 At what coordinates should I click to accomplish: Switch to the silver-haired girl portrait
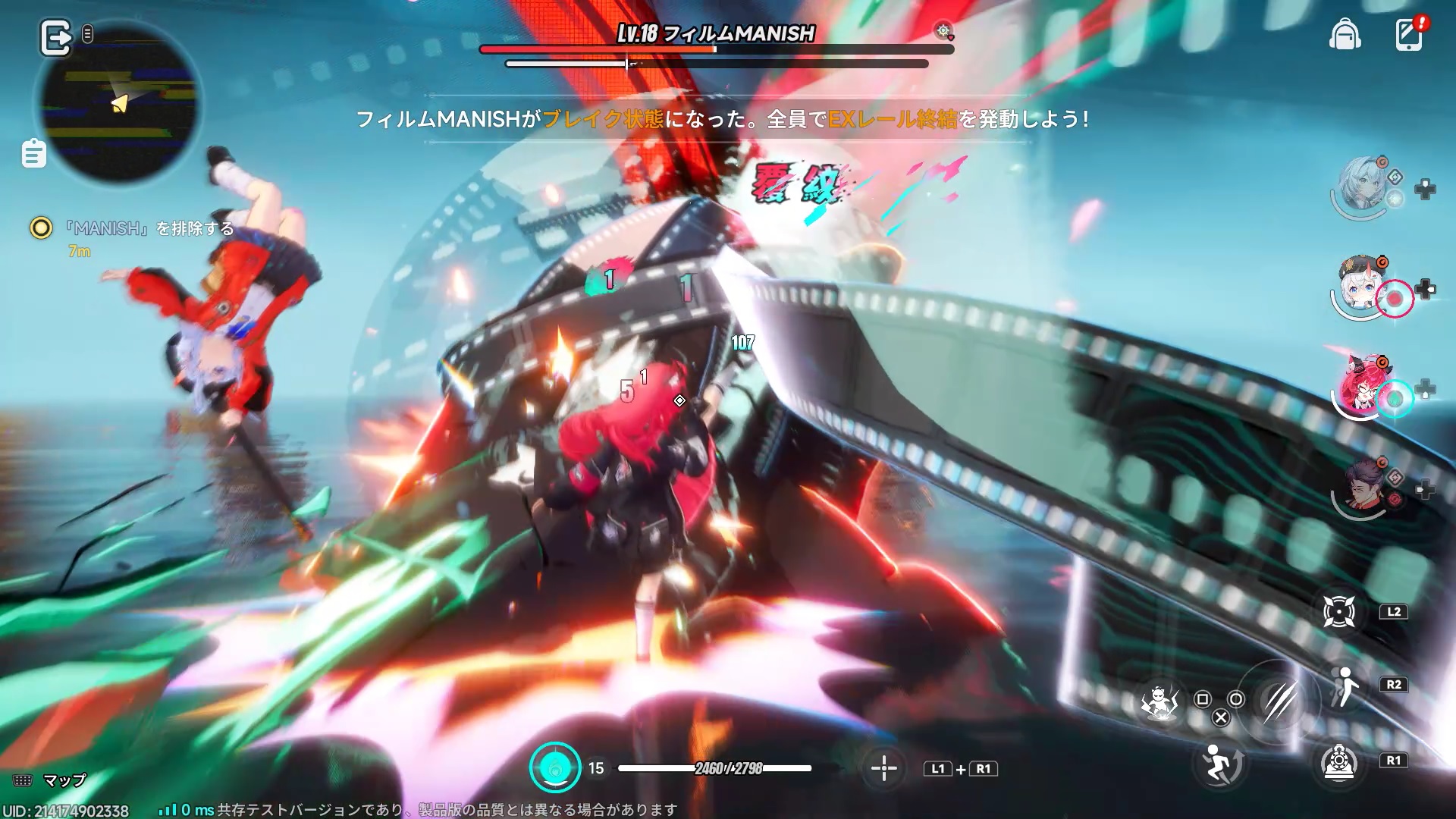click(1363, 186)
